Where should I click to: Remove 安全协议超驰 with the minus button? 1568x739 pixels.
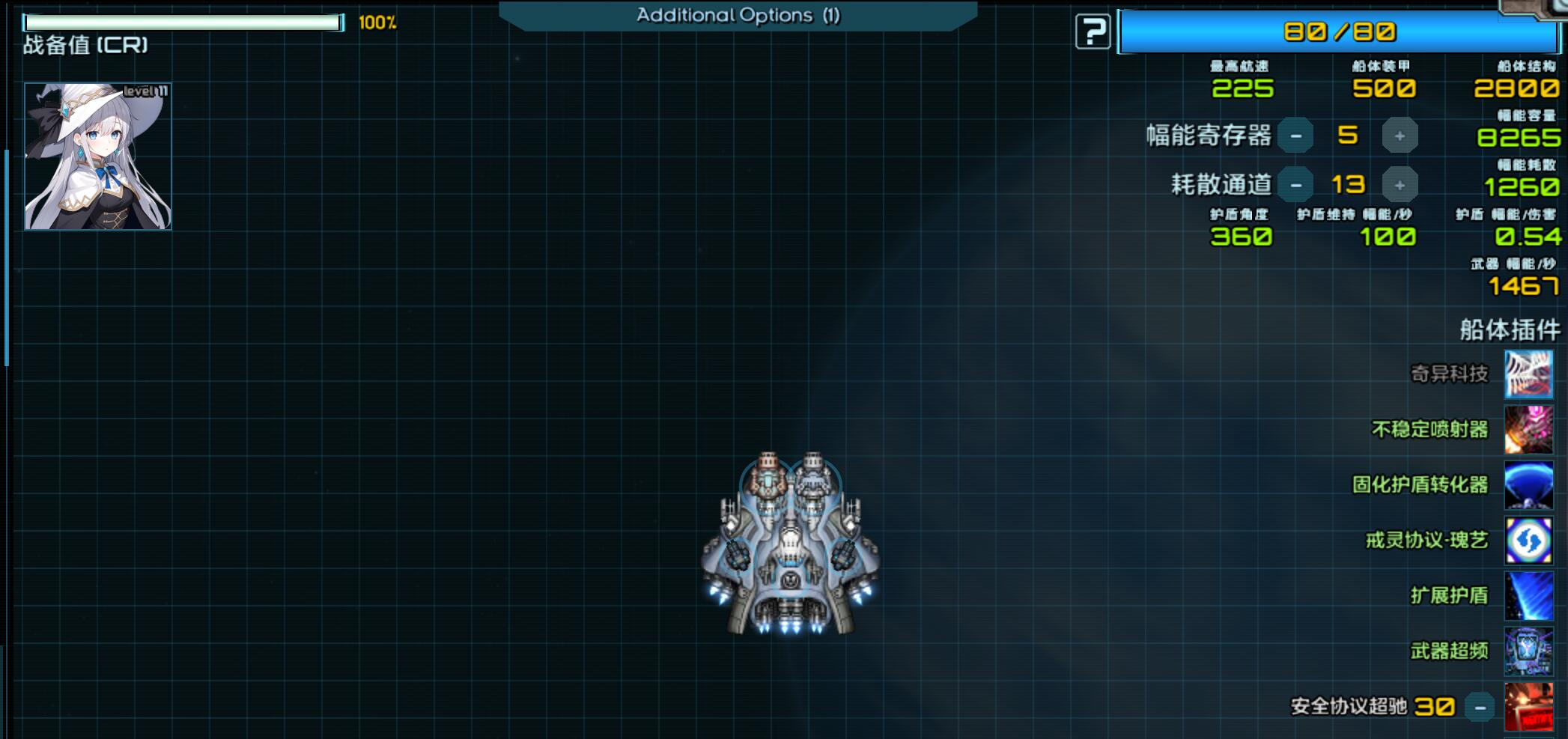[x=1480, y=707]
